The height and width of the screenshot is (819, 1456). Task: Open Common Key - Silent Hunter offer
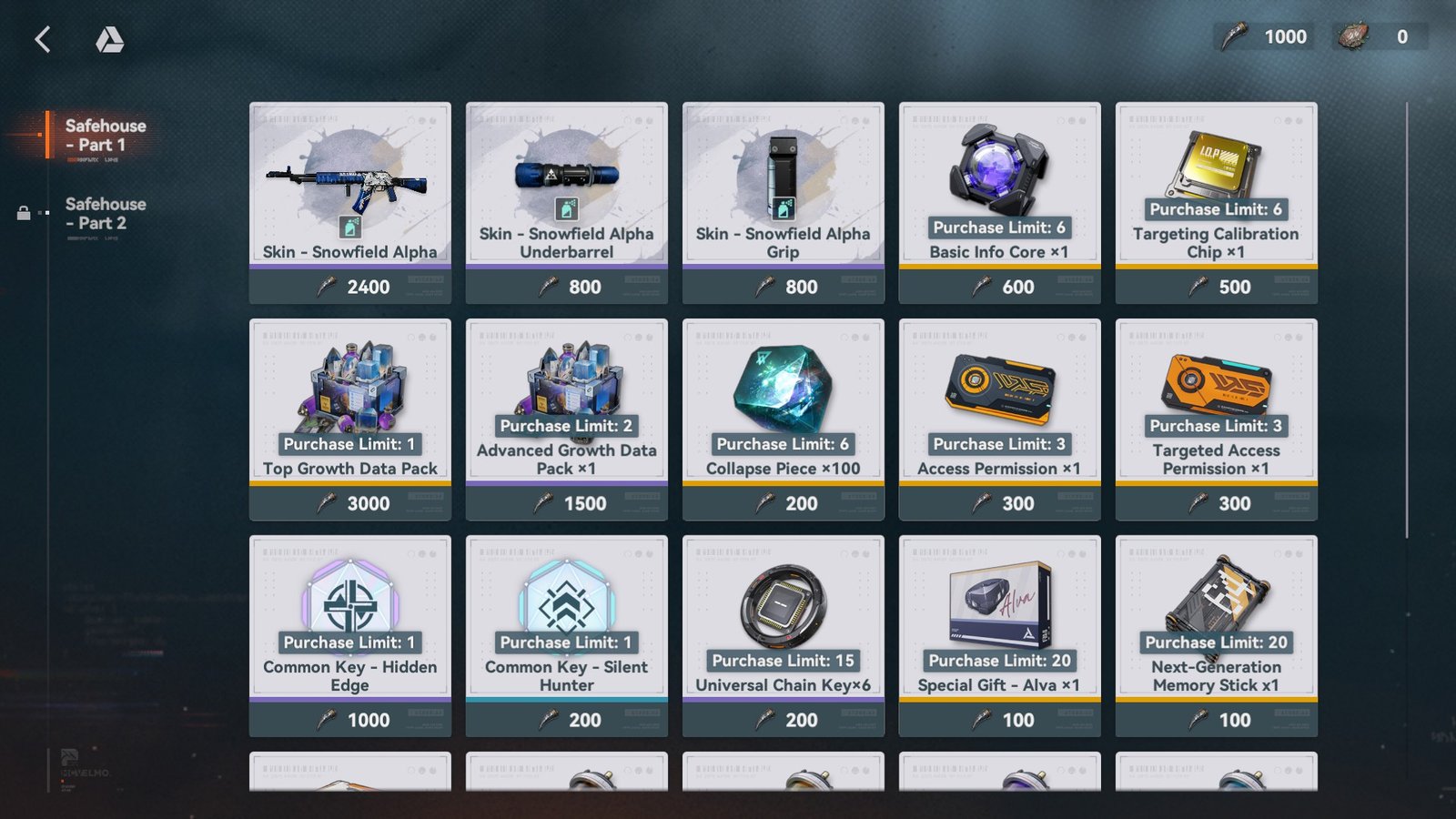tap(567, 635)
